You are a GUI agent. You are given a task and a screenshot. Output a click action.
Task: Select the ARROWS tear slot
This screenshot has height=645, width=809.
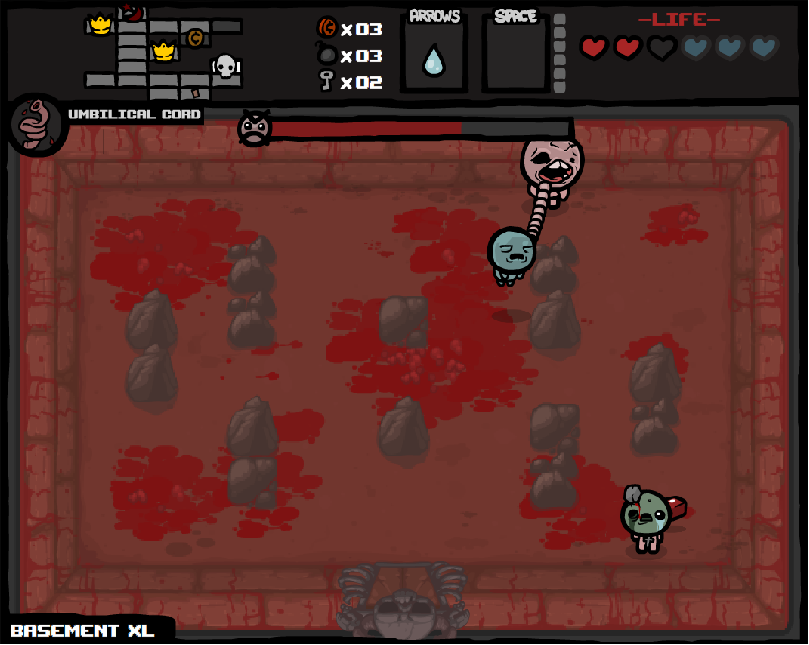coord(433,58)
